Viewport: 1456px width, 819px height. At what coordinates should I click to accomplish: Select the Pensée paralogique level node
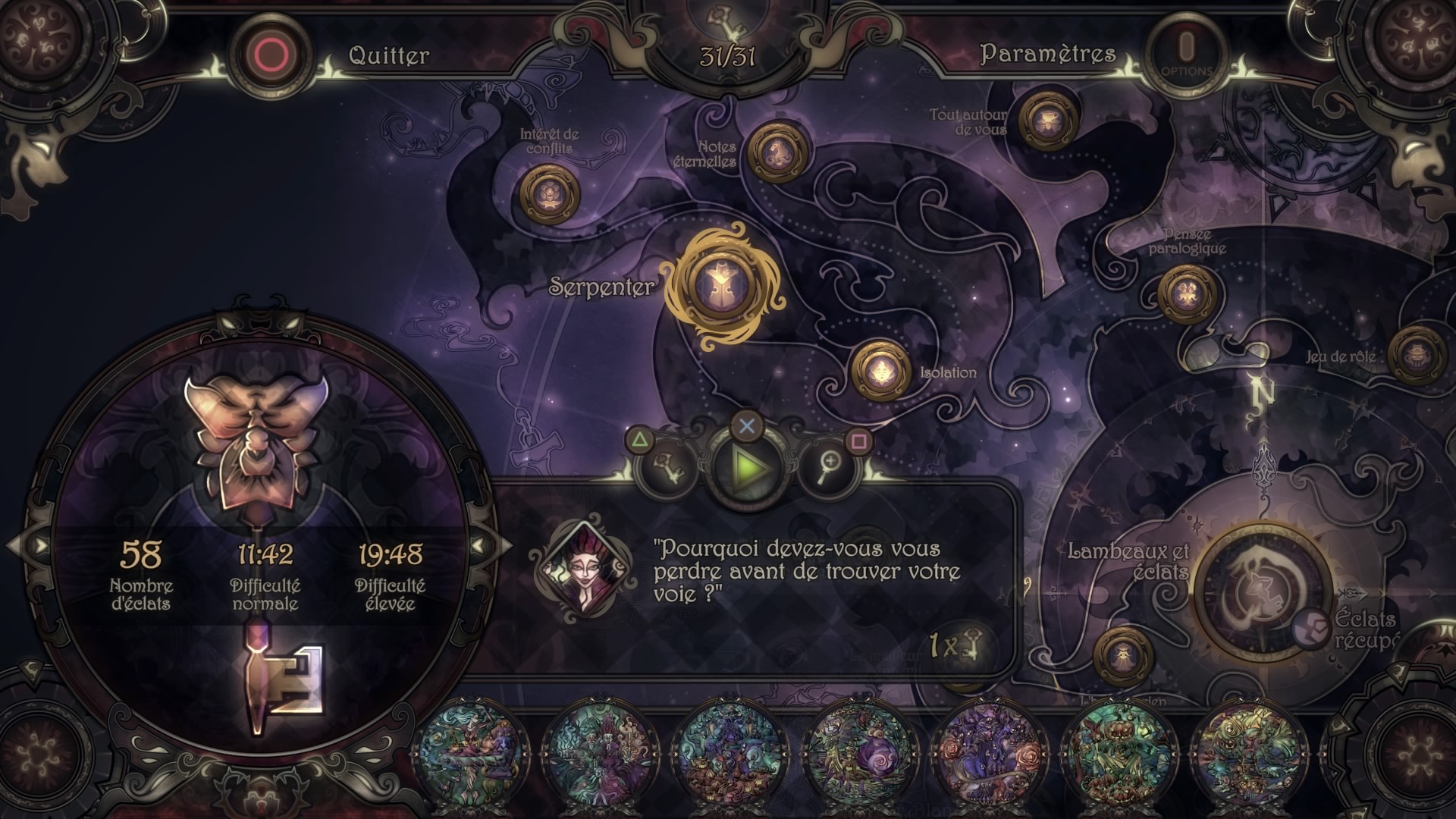tap(1187, 294)
